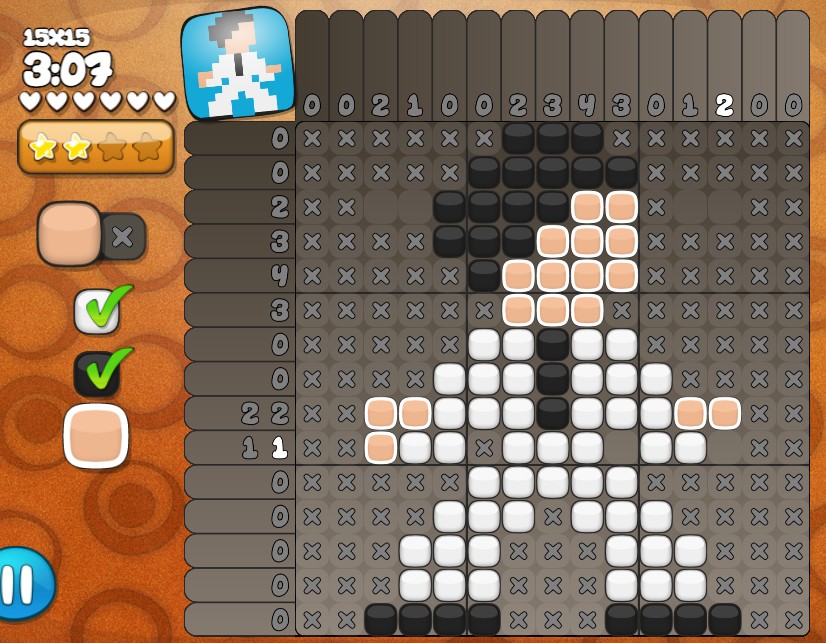The width and height of the screenshot is (826, 643).
Task: Choose the large peach skin color swatch
Action: click(x=96, y=436)
